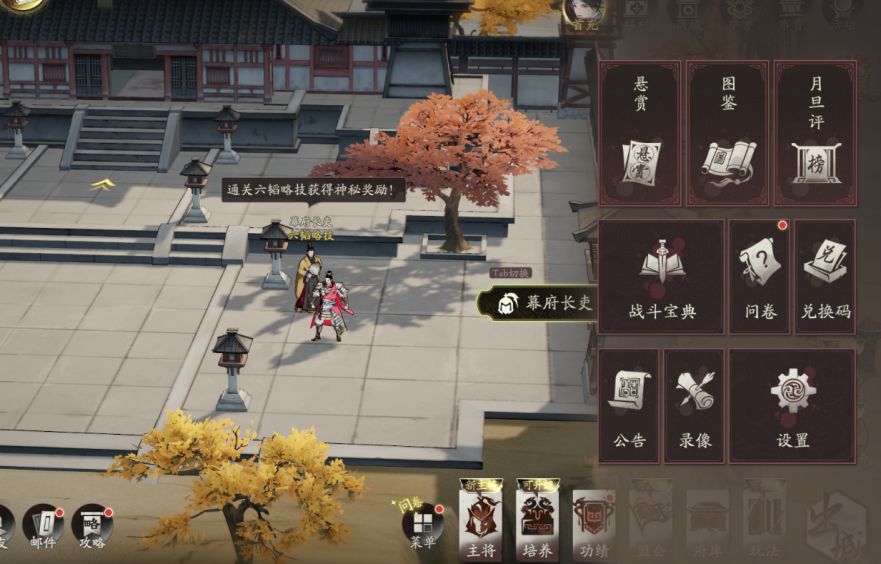
Task: Open the 录像 replays
Action: [694, 405]
